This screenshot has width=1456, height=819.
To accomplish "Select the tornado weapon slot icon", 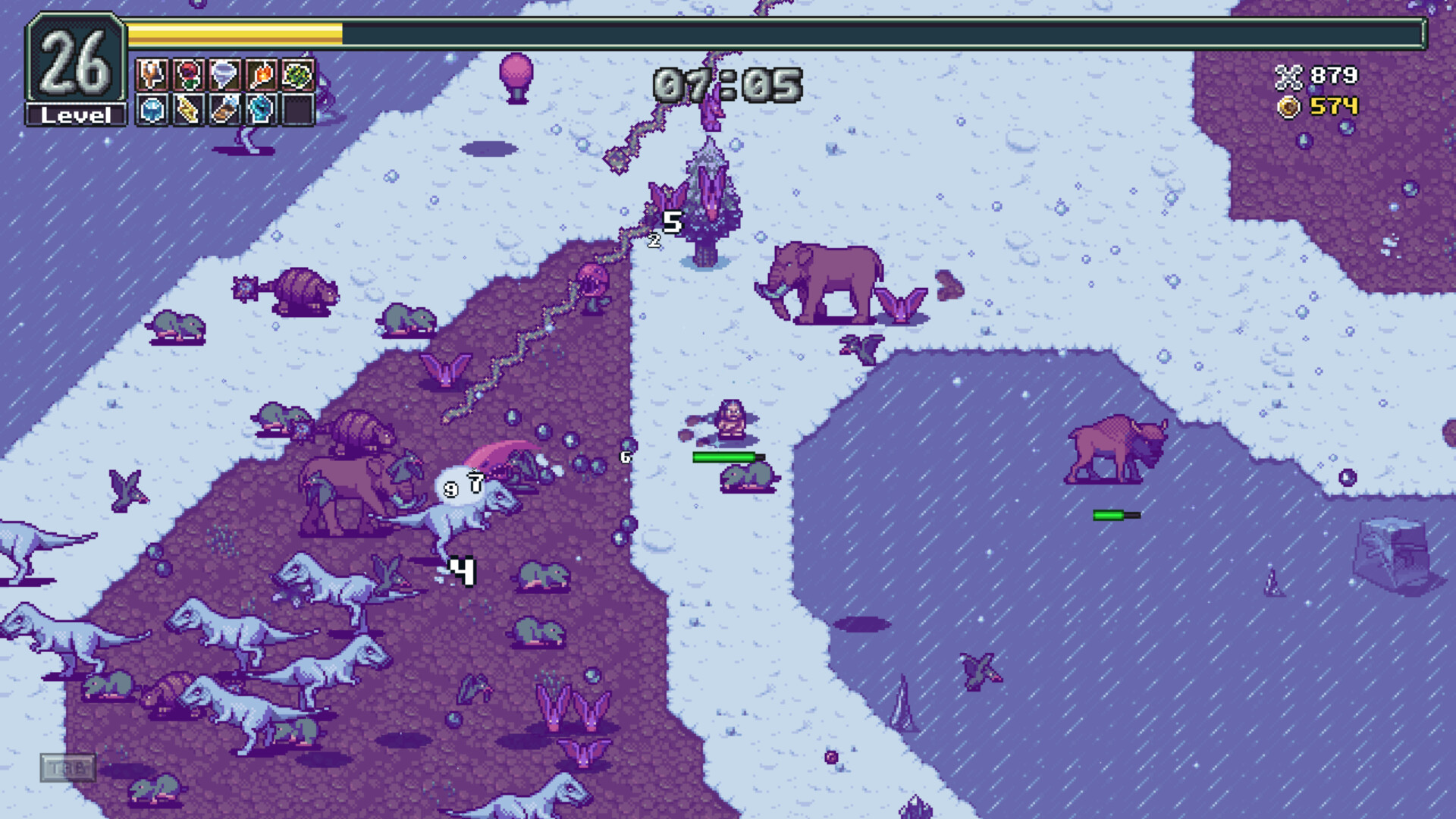I will pyautogui.click(x=223, y=75).
